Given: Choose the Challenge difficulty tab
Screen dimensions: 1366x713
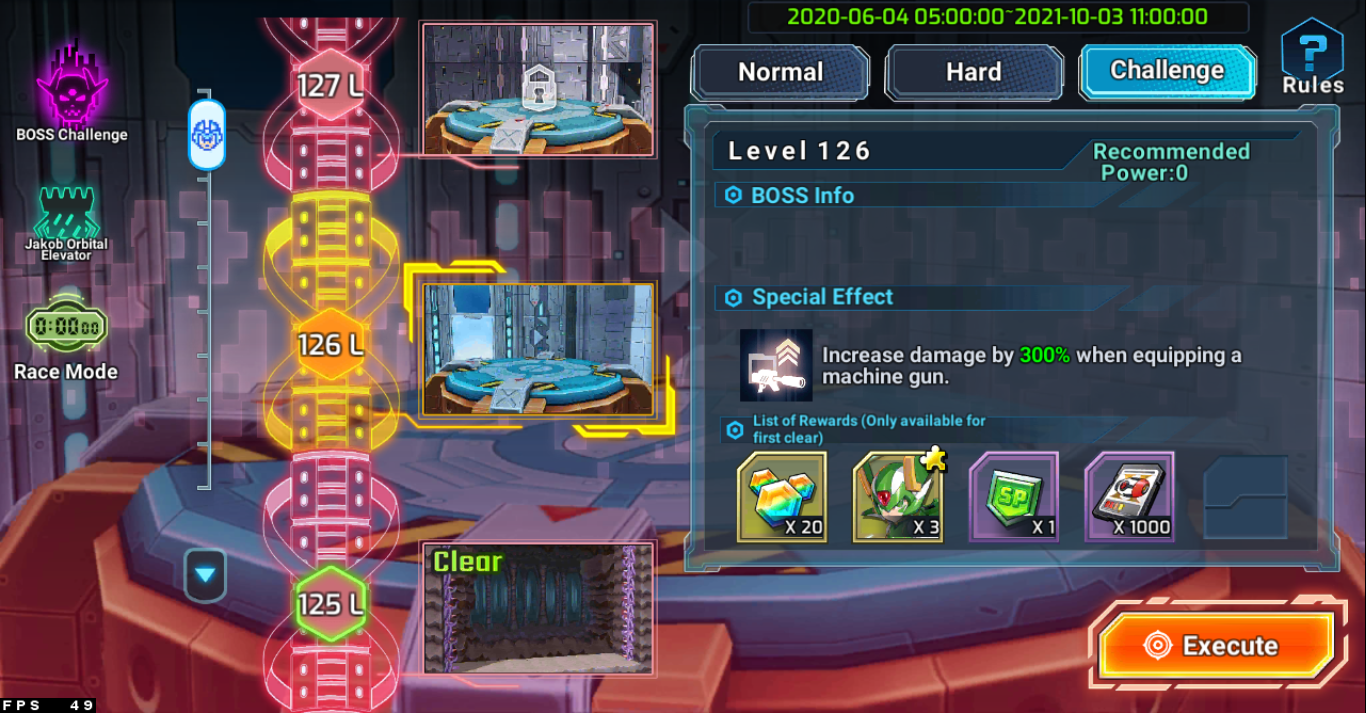Looking at the screenshot, I should pyautogui.click(x=1167, y=71).
